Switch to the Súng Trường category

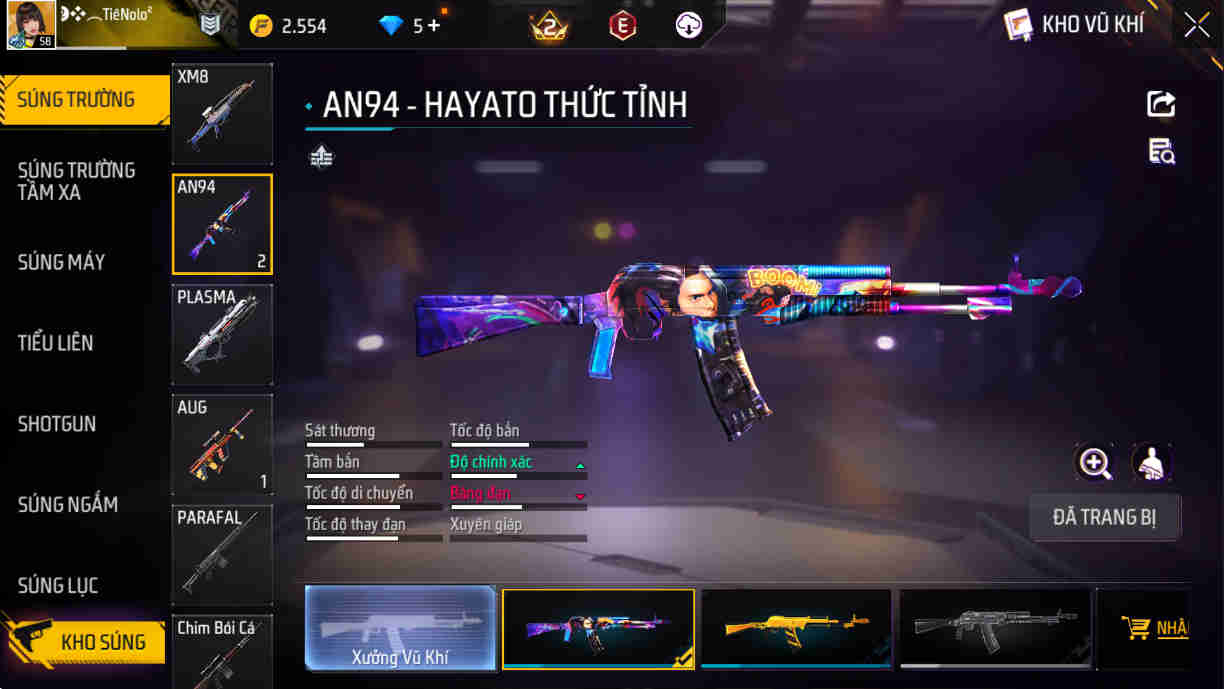[76, 100]
